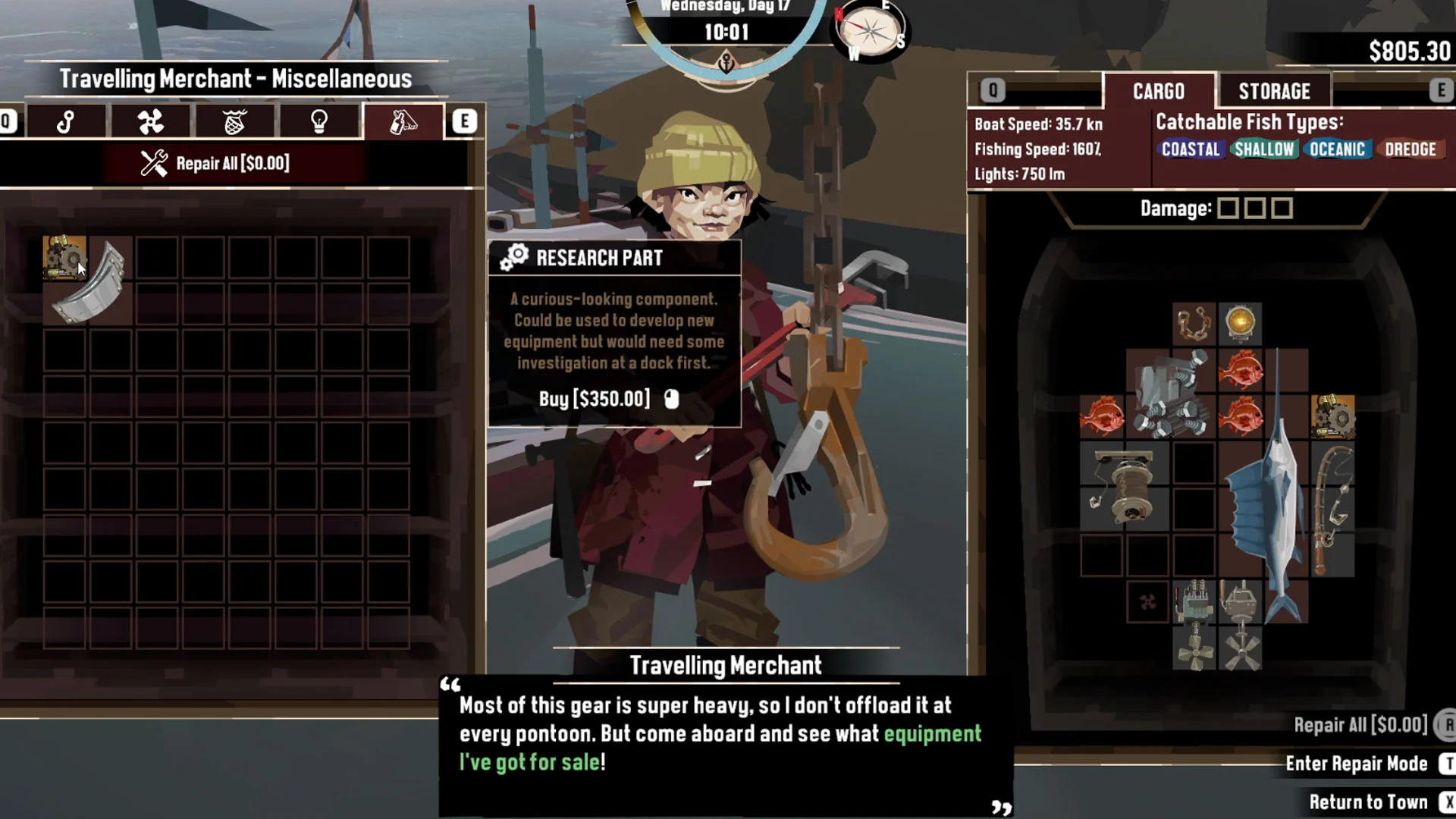Show the light bulb shop tab
Viewport: 1456px width, 819px height.
(x=319, y=122)
